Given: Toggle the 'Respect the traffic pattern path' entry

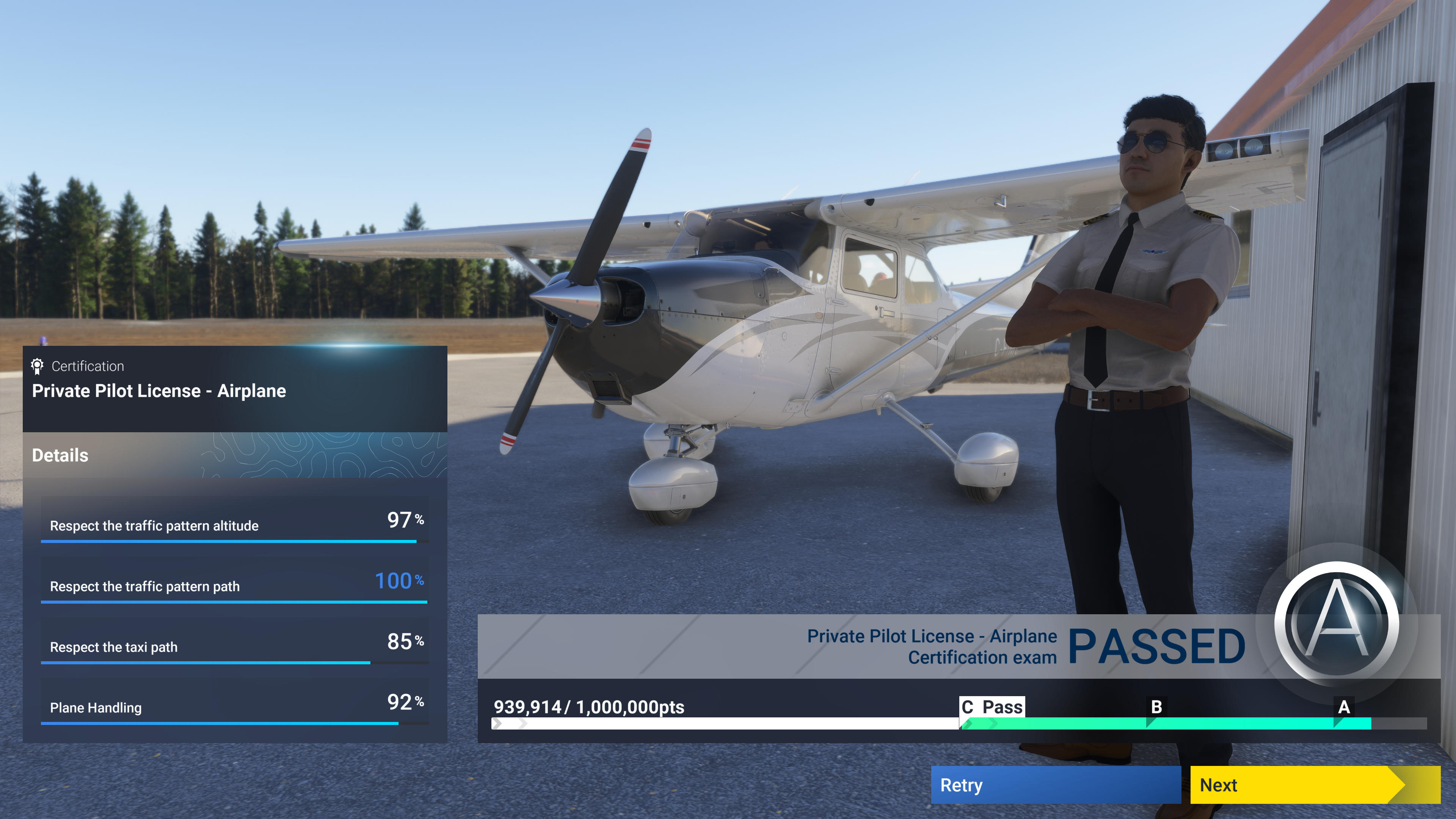Looking at the screenshot, I should pyautogui.click(x=145, y=587).
